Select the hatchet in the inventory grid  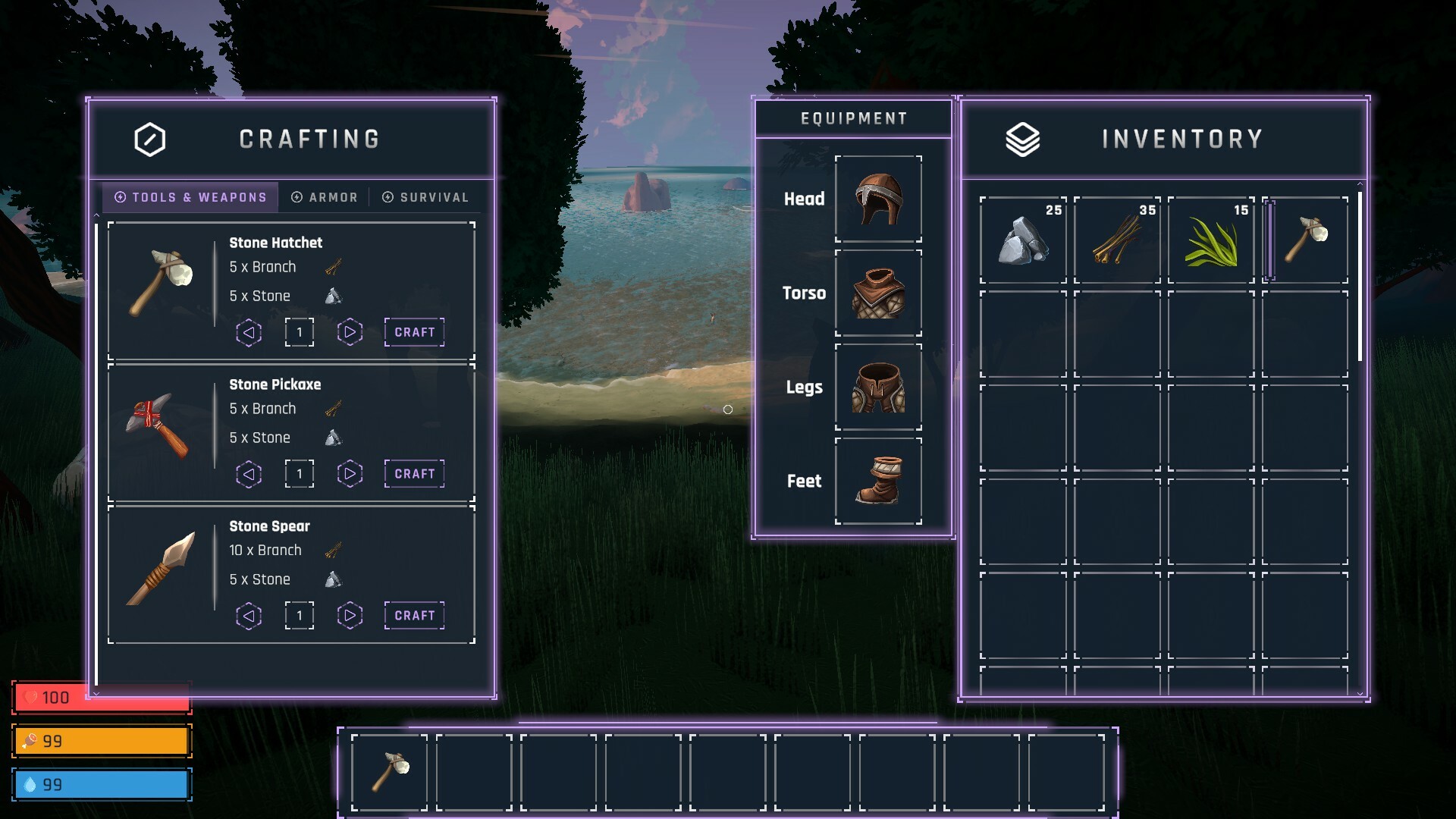1306,240
